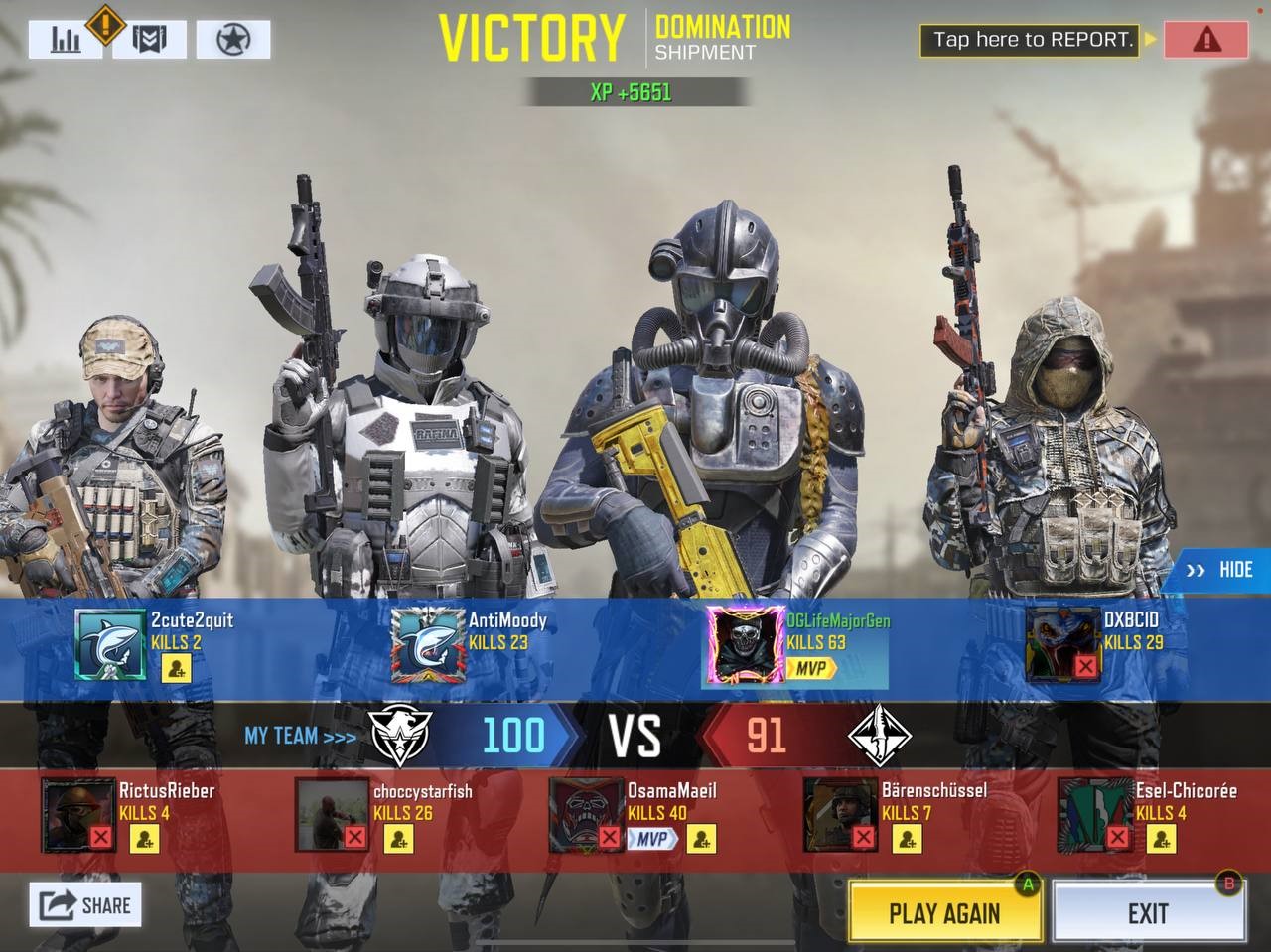The height and width of the screenshot is (952, 1271).
Task: Add OsamaMaeil as a friend
Action: pyautogui.click(x=701, y=840)
